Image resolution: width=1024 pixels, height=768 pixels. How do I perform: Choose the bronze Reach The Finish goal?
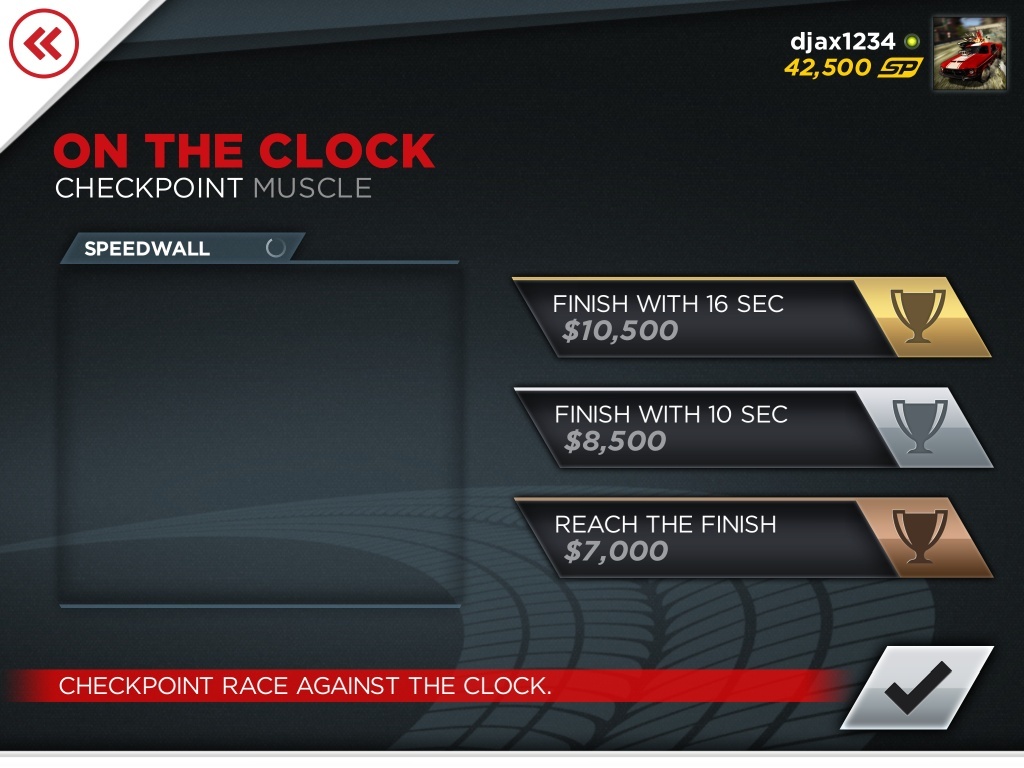coord(750,538)
